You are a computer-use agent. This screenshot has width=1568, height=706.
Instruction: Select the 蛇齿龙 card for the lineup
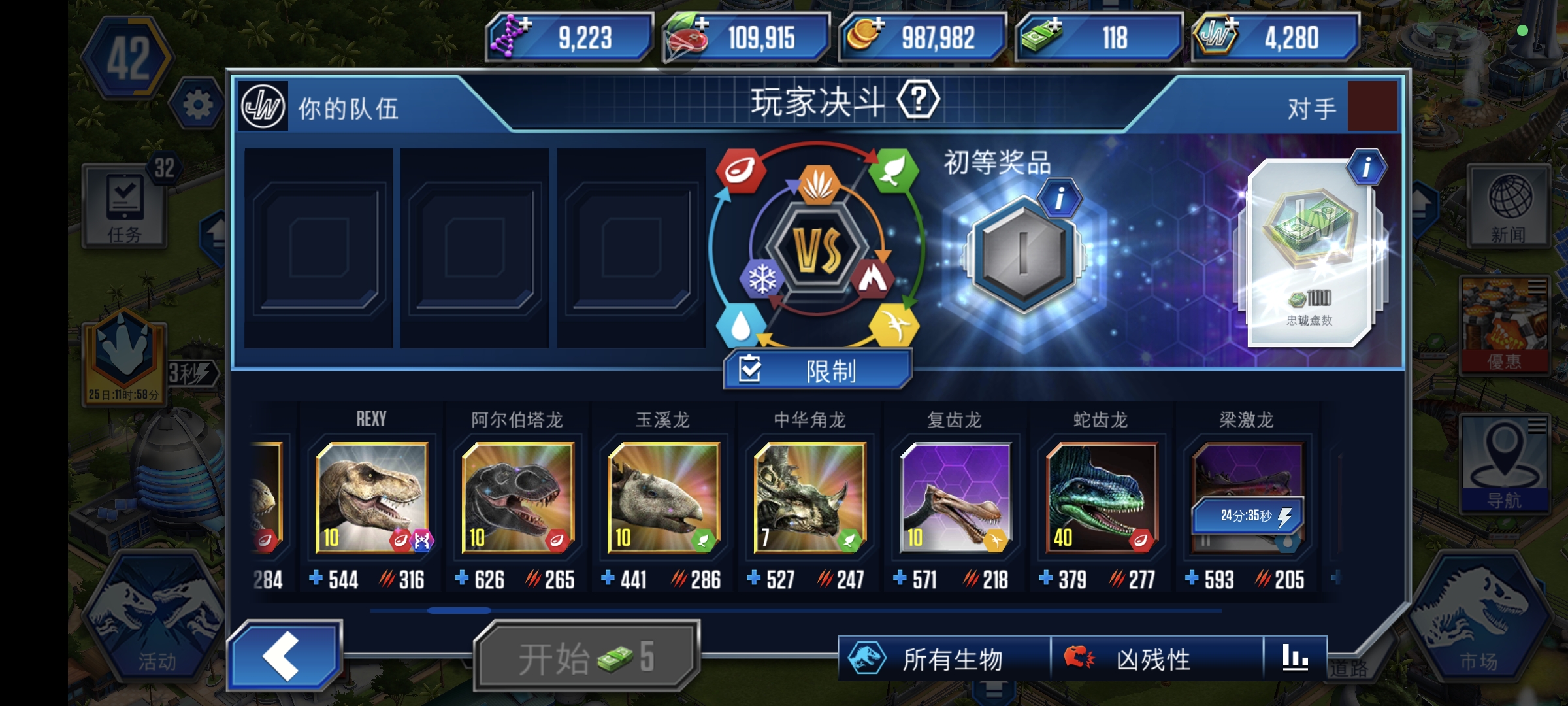coord(1103,498)
